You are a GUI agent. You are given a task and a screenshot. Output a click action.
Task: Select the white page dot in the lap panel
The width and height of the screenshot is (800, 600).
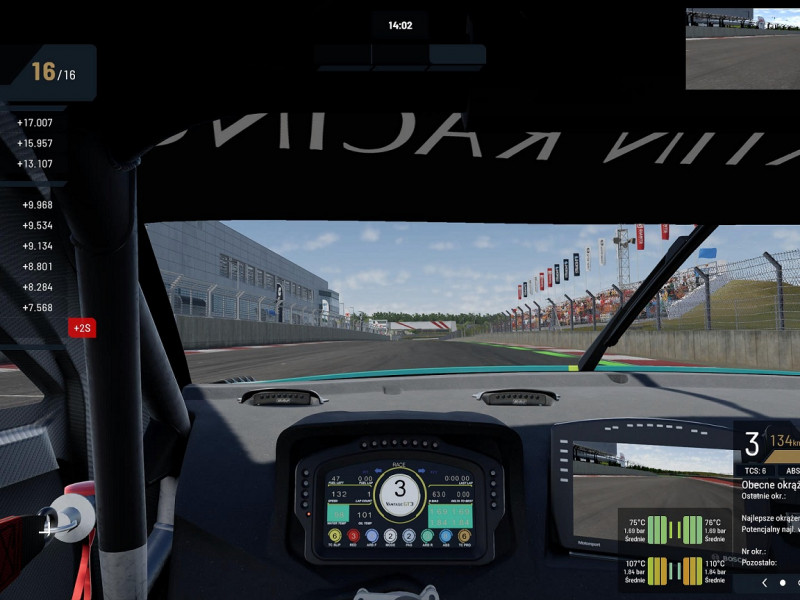point(783,582)
